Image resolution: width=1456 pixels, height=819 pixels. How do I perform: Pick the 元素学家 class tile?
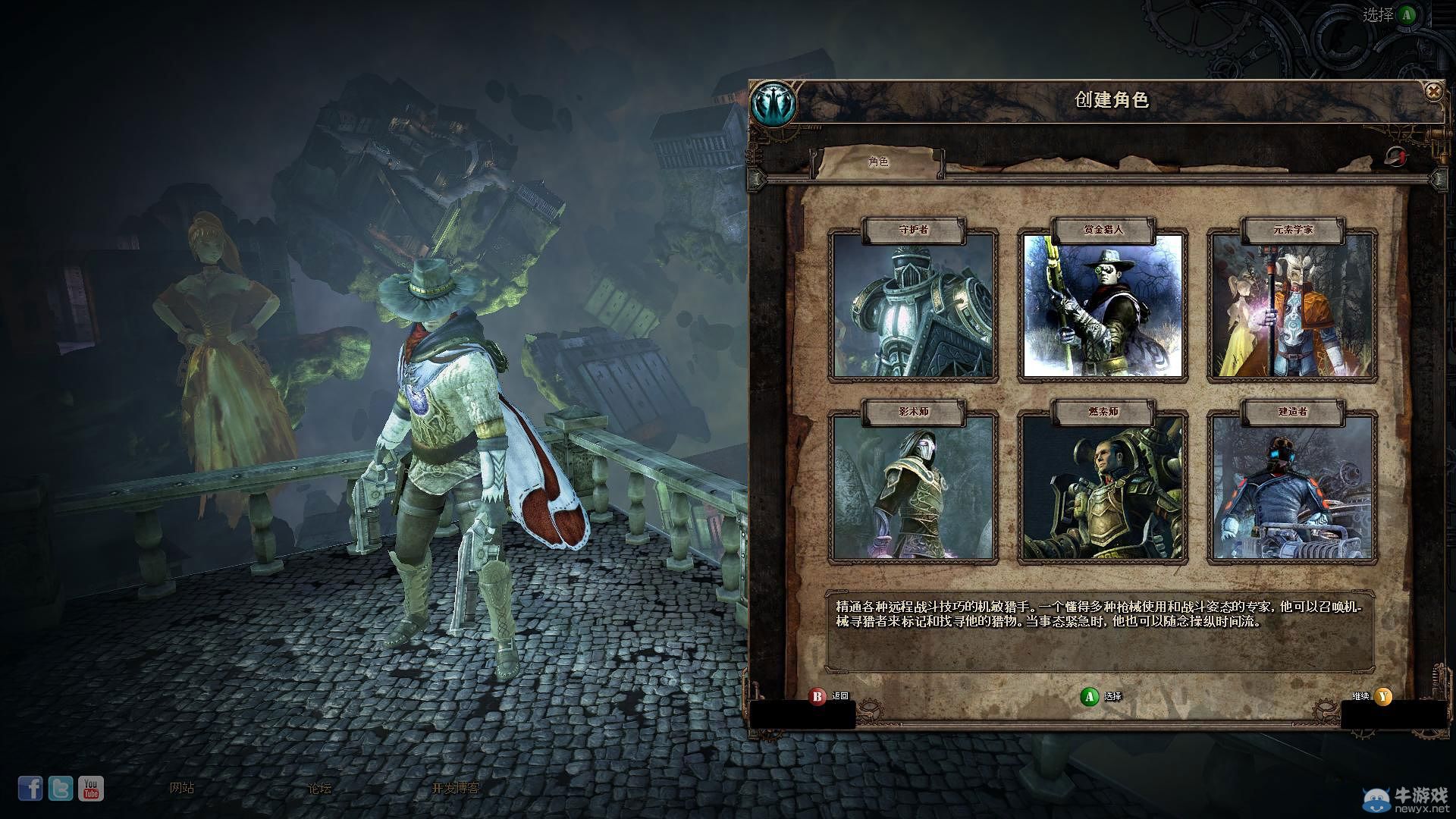coord(1292,305)
